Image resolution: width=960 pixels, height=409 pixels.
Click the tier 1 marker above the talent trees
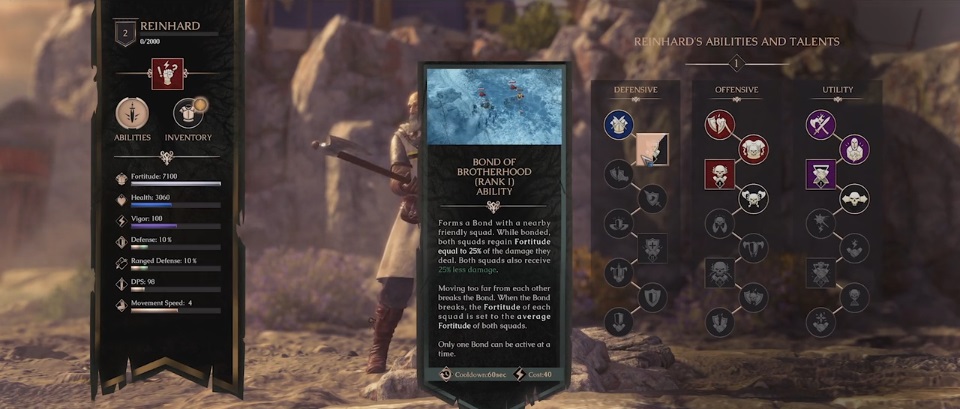coord(736,64)
